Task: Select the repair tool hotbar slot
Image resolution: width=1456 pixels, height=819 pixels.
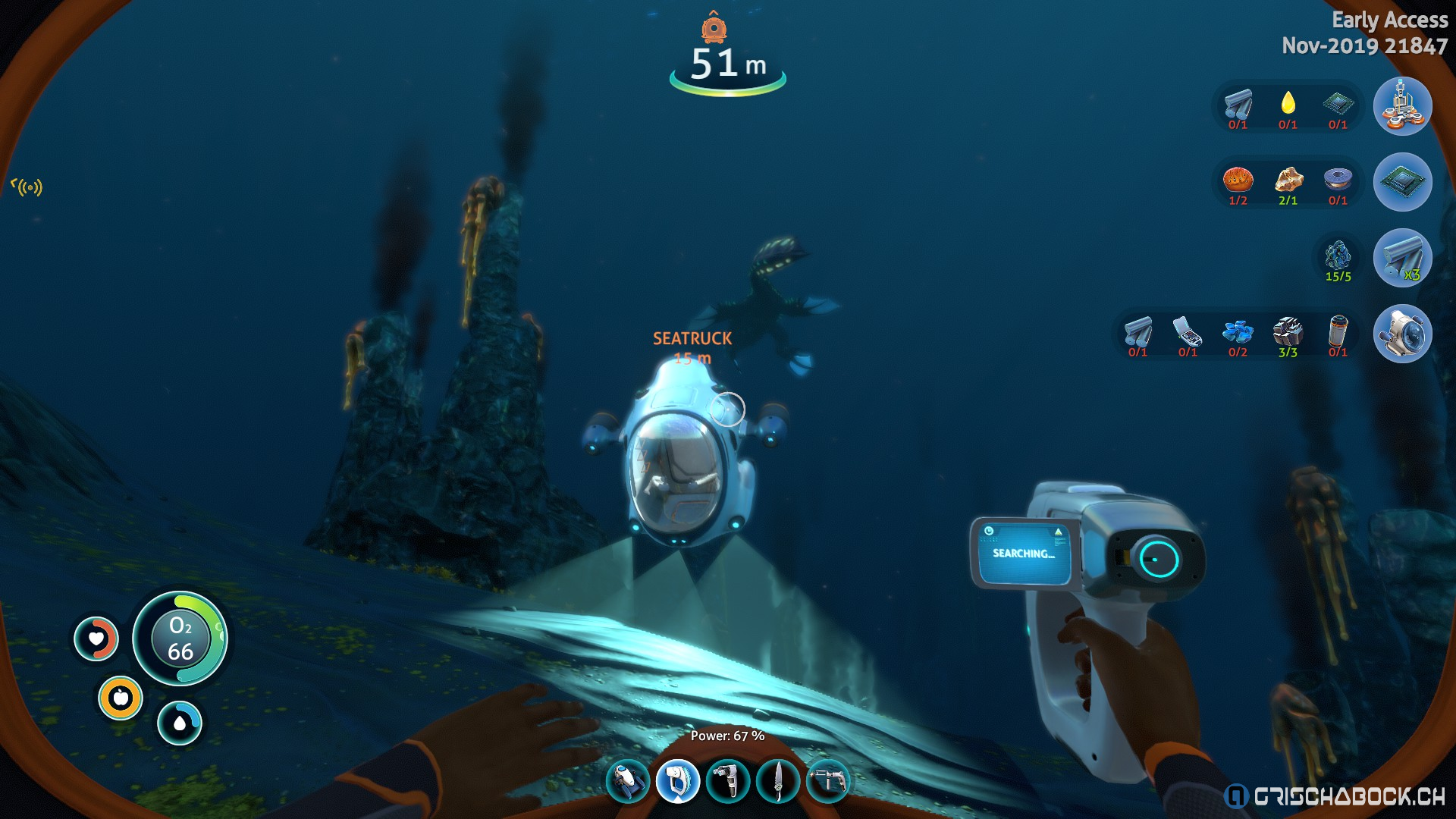Action: pyautogui.click(x=827, y=781)
